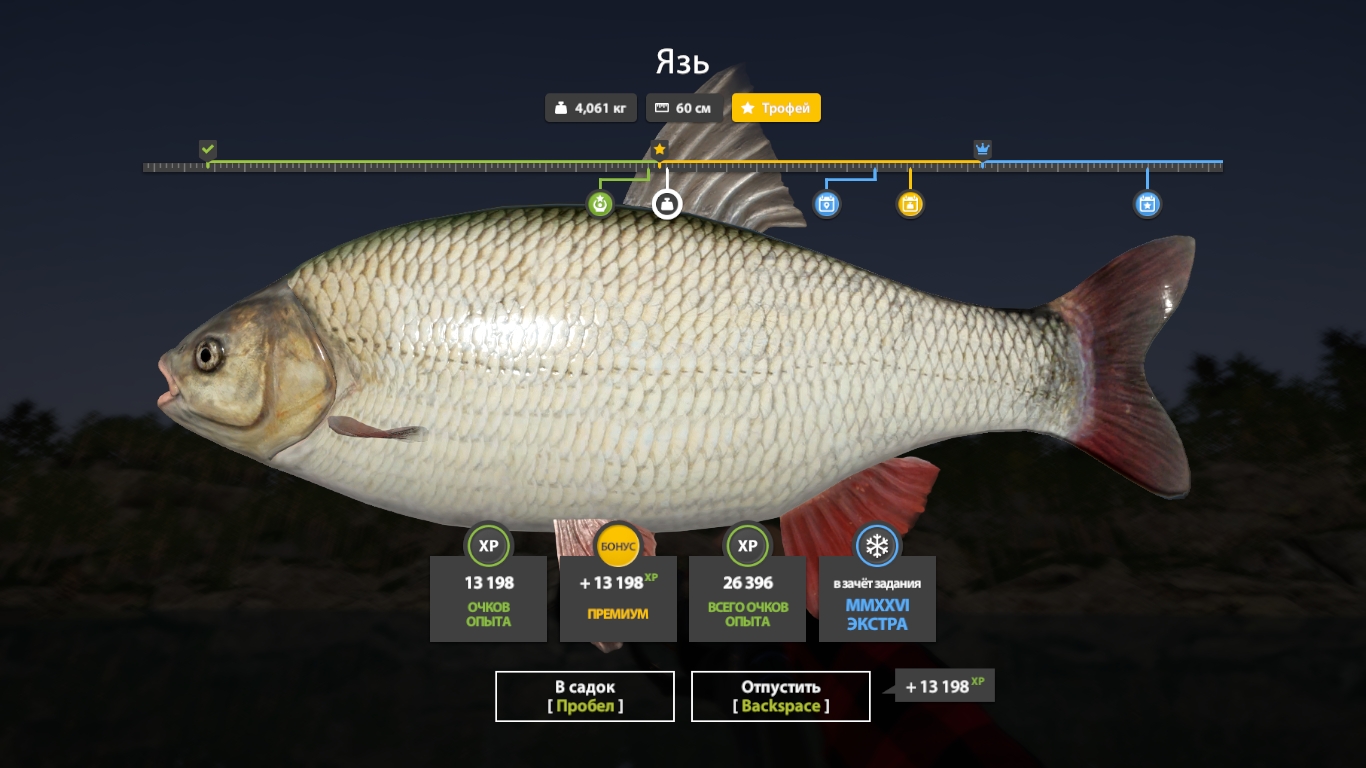Select the green round marker on the scale

point(600,204)
